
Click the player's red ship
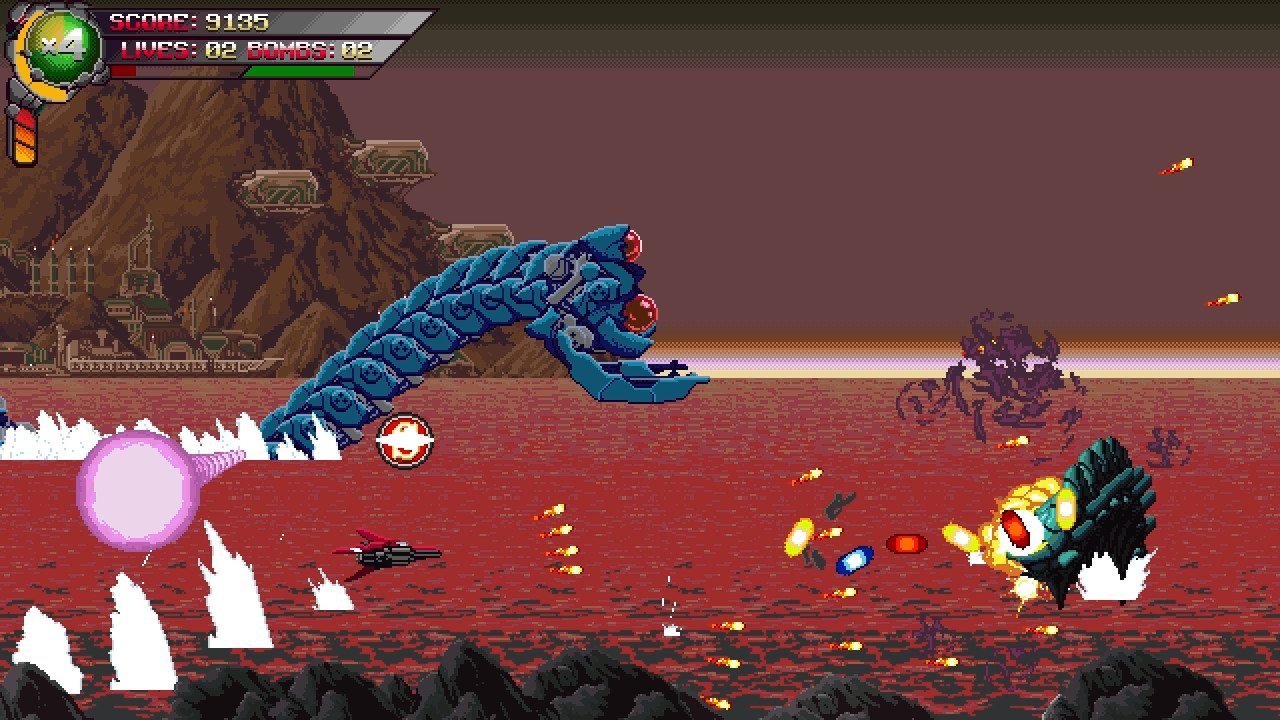coord(385,554)
